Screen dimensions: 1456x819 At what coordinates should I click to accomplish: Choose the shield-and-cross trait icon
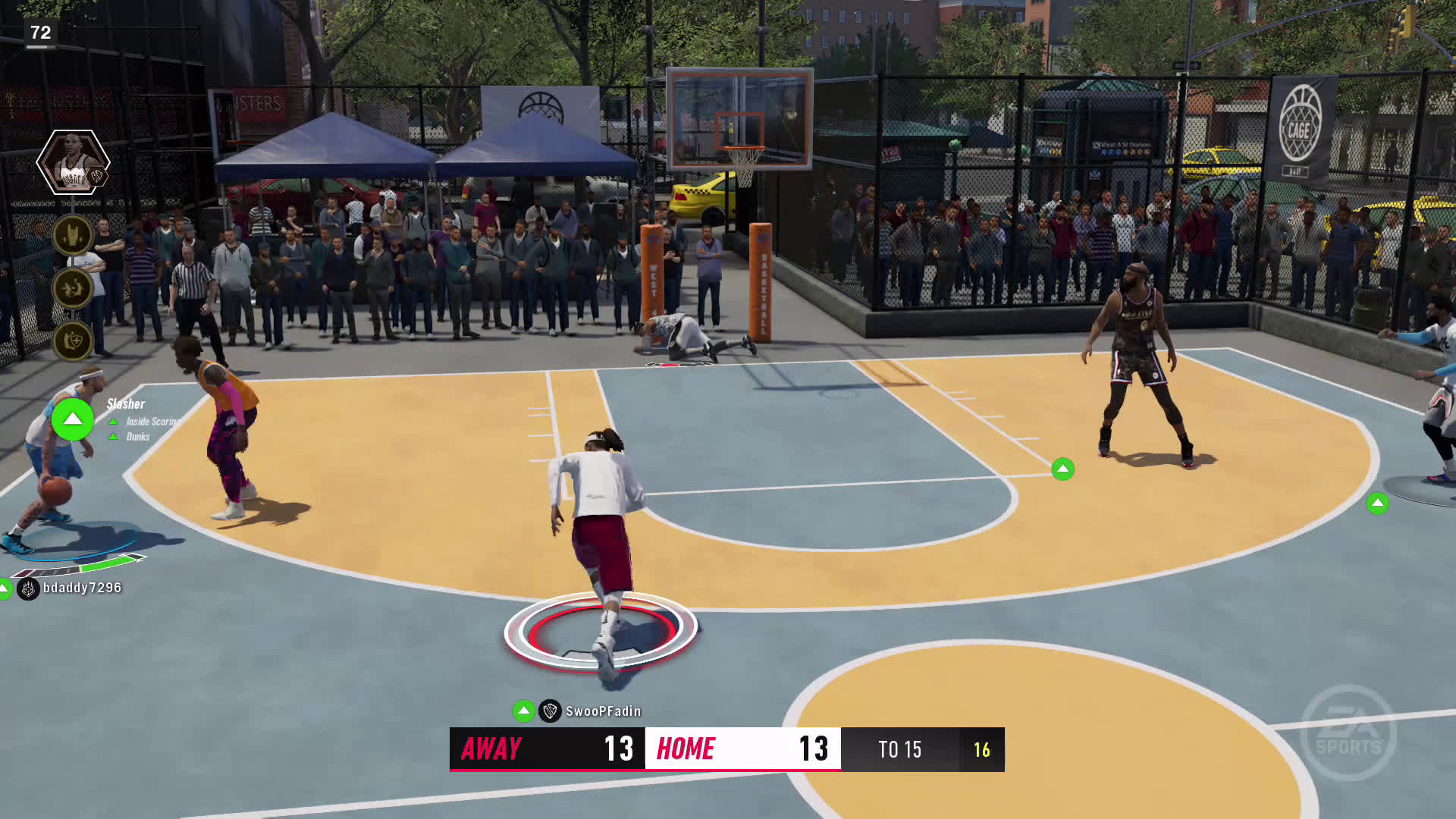point(73,341)
